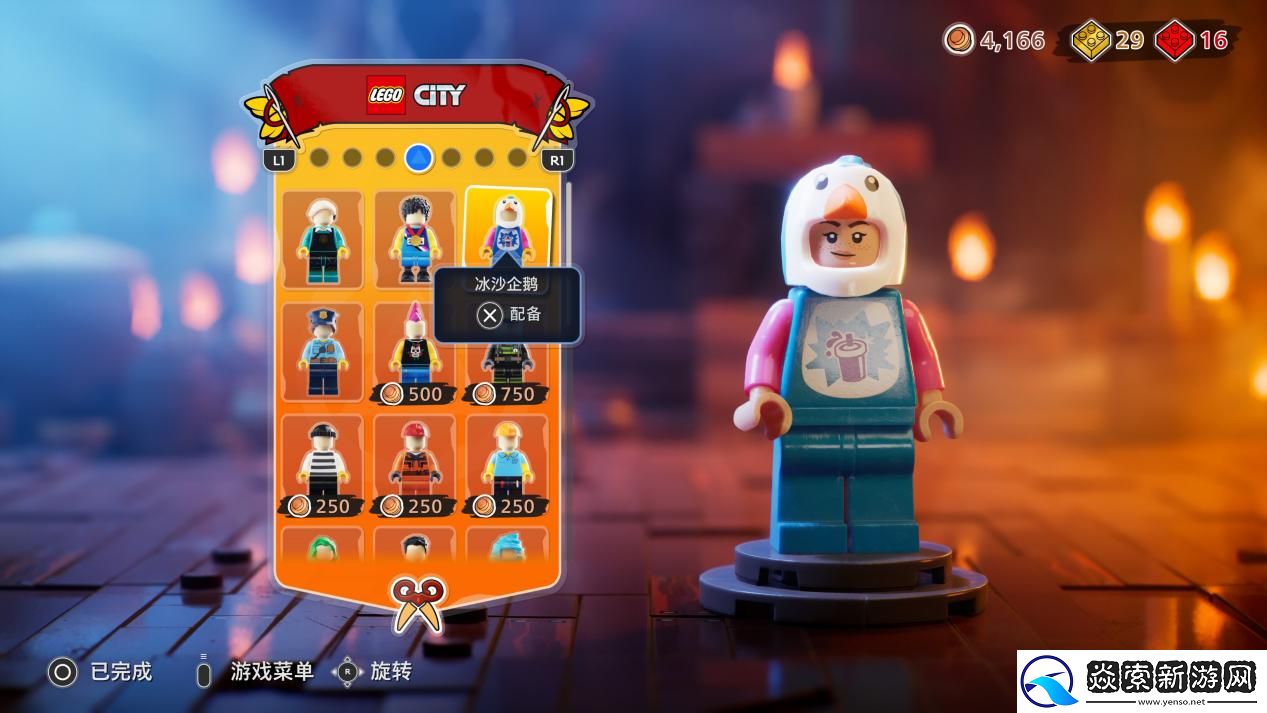Viewport: 1267px width, 713px height.
Task: Pick the police officer minifigure tile
Action: click(x=322, y=351)
